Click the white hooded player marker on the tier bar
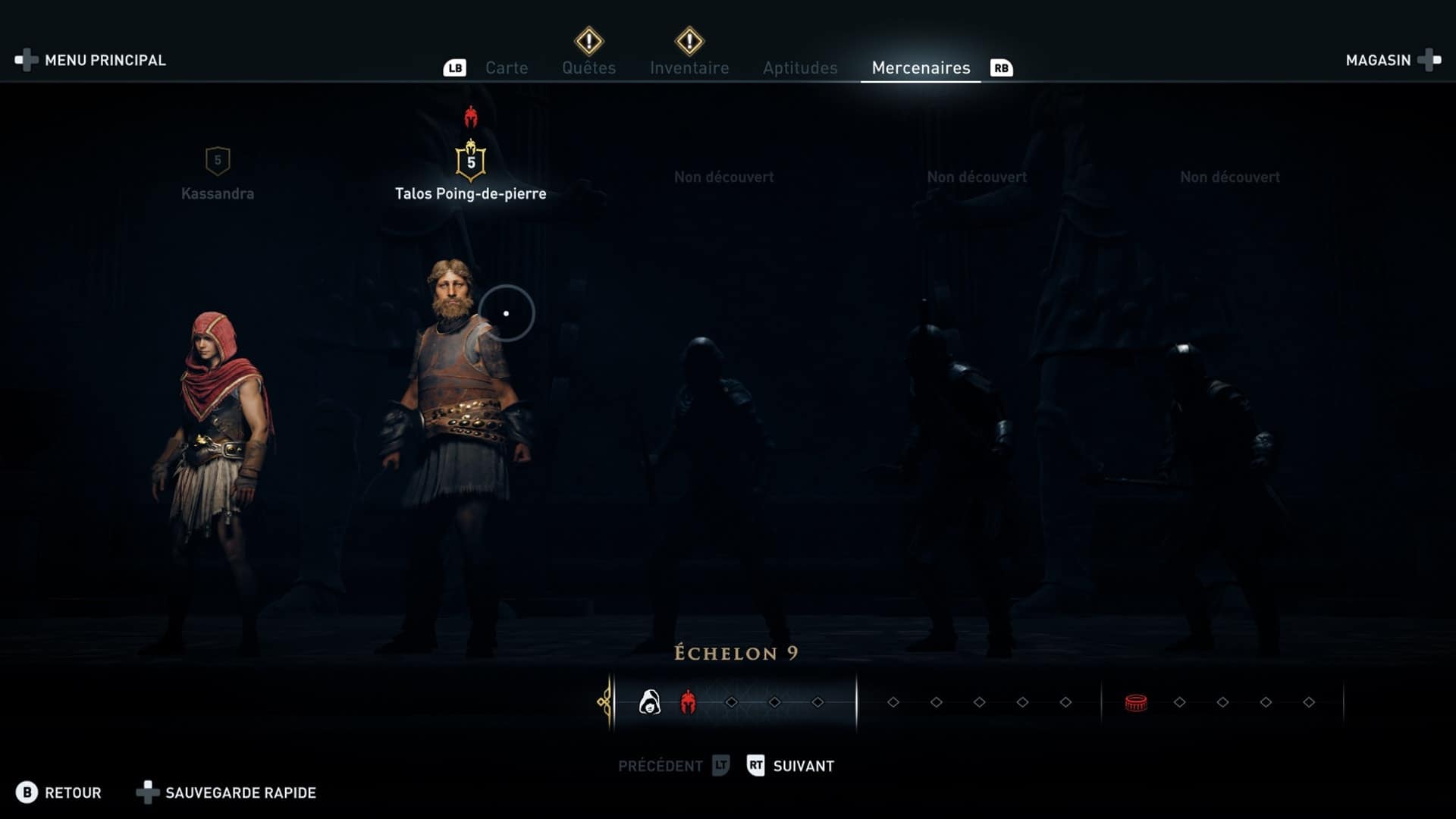 [649, 703]
